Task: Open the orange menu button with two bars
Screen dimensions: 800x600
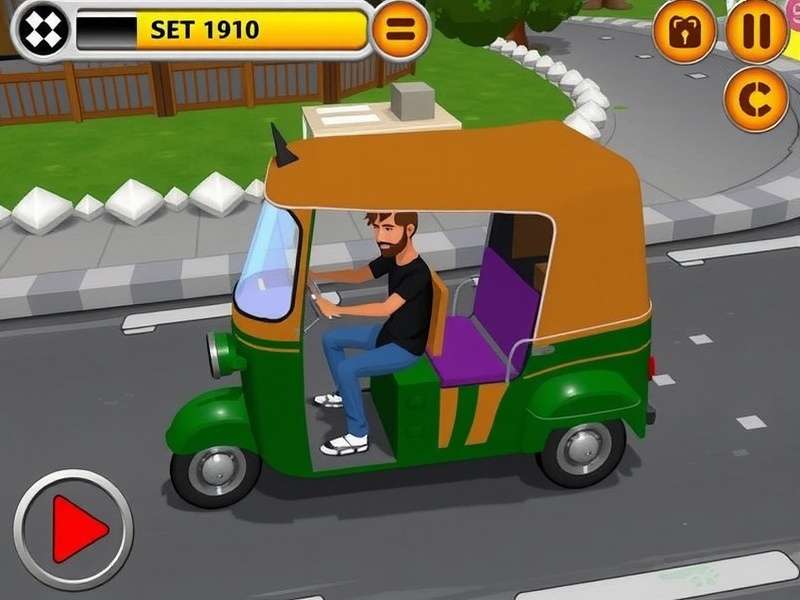Action: tap(400, 31)
